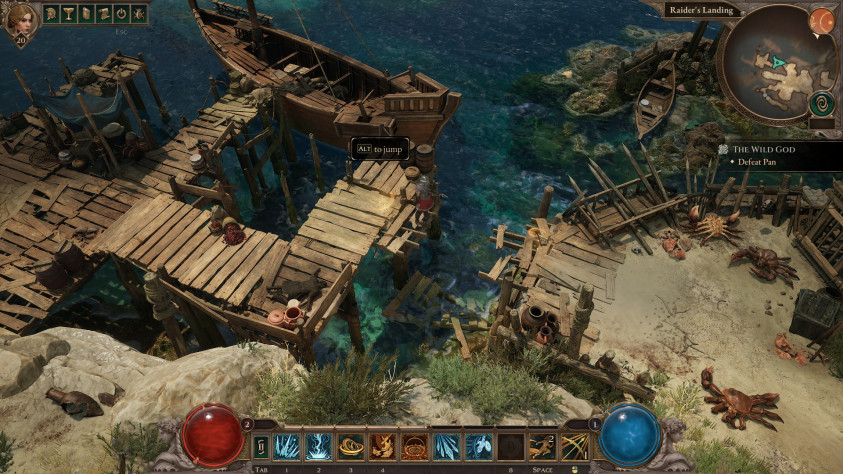843x474 pixels.
Task: Open the book icon in the top bar
Action: click(x=83, y=14)
